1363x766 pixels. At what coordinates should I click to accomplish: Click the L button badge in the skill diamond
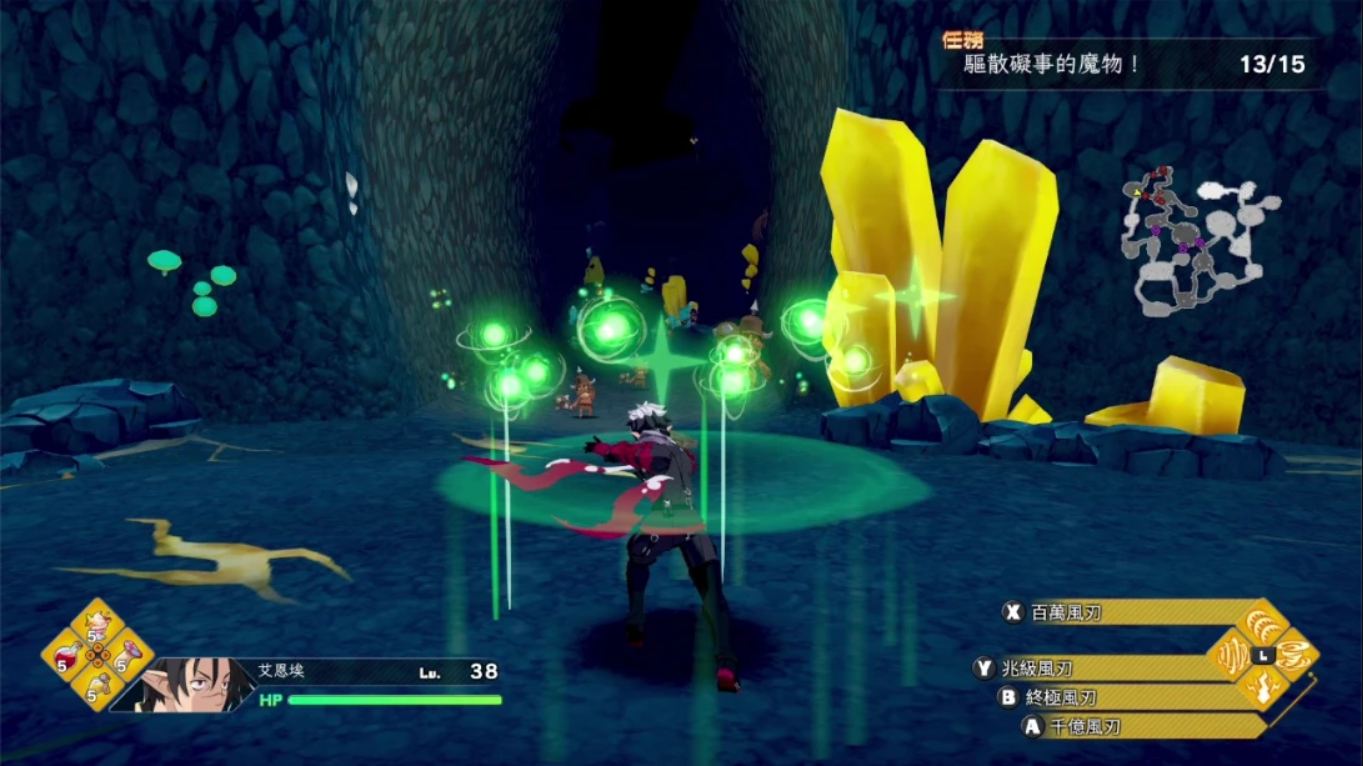[1263, 655]
